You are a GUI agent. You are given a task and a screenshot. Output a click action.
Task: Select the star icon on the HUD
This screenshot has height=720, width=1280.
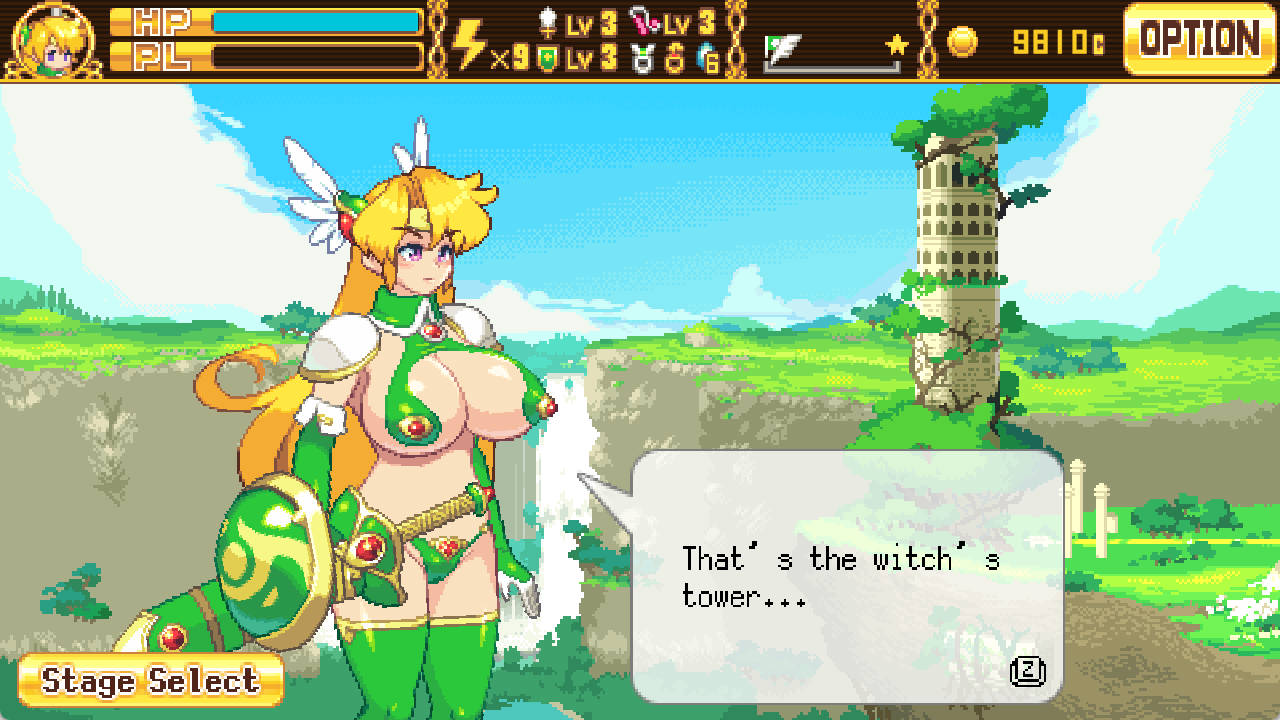pos(897,44)
